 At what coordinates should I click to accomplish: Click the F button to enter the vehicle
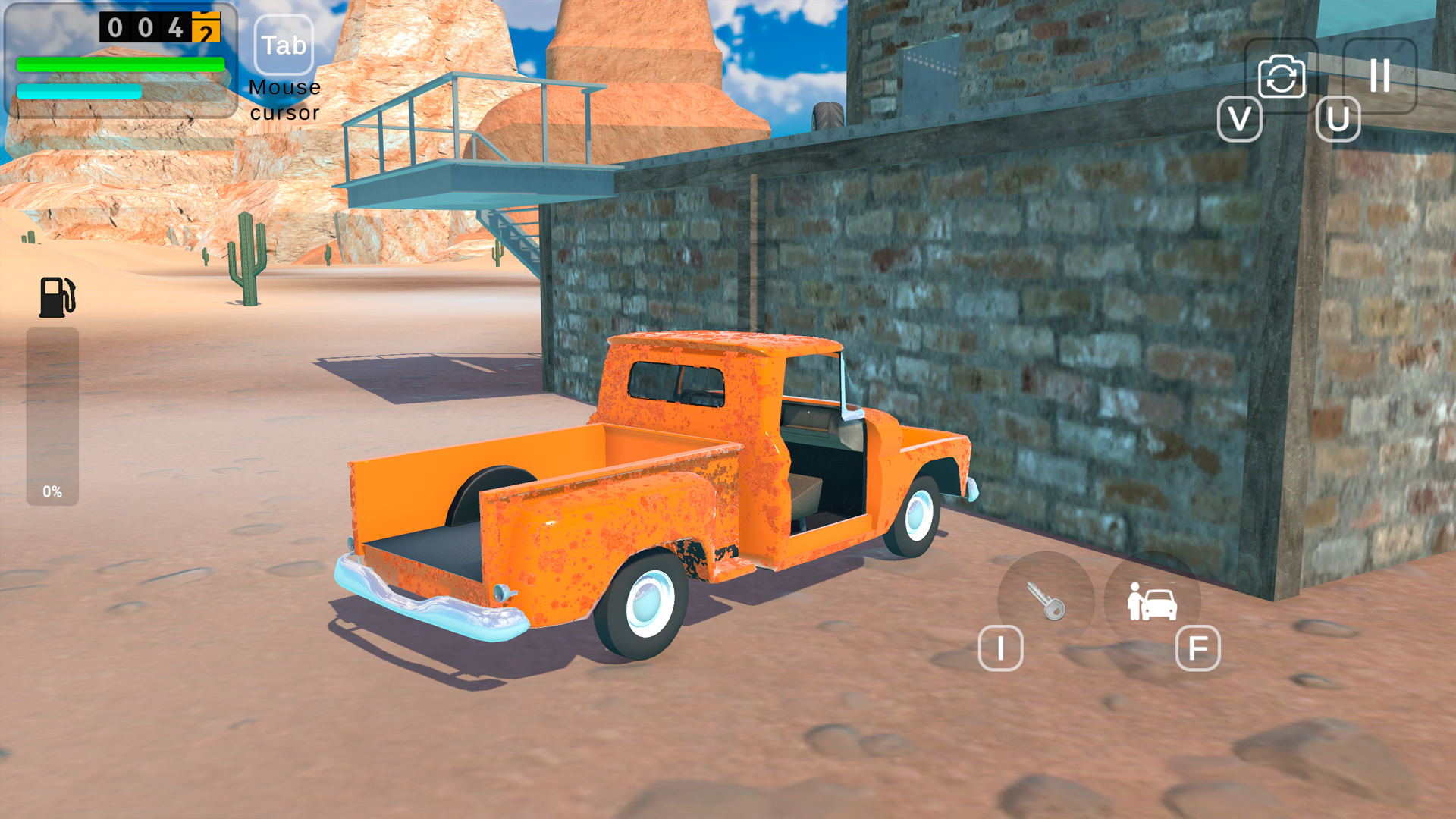(1198, 650)
